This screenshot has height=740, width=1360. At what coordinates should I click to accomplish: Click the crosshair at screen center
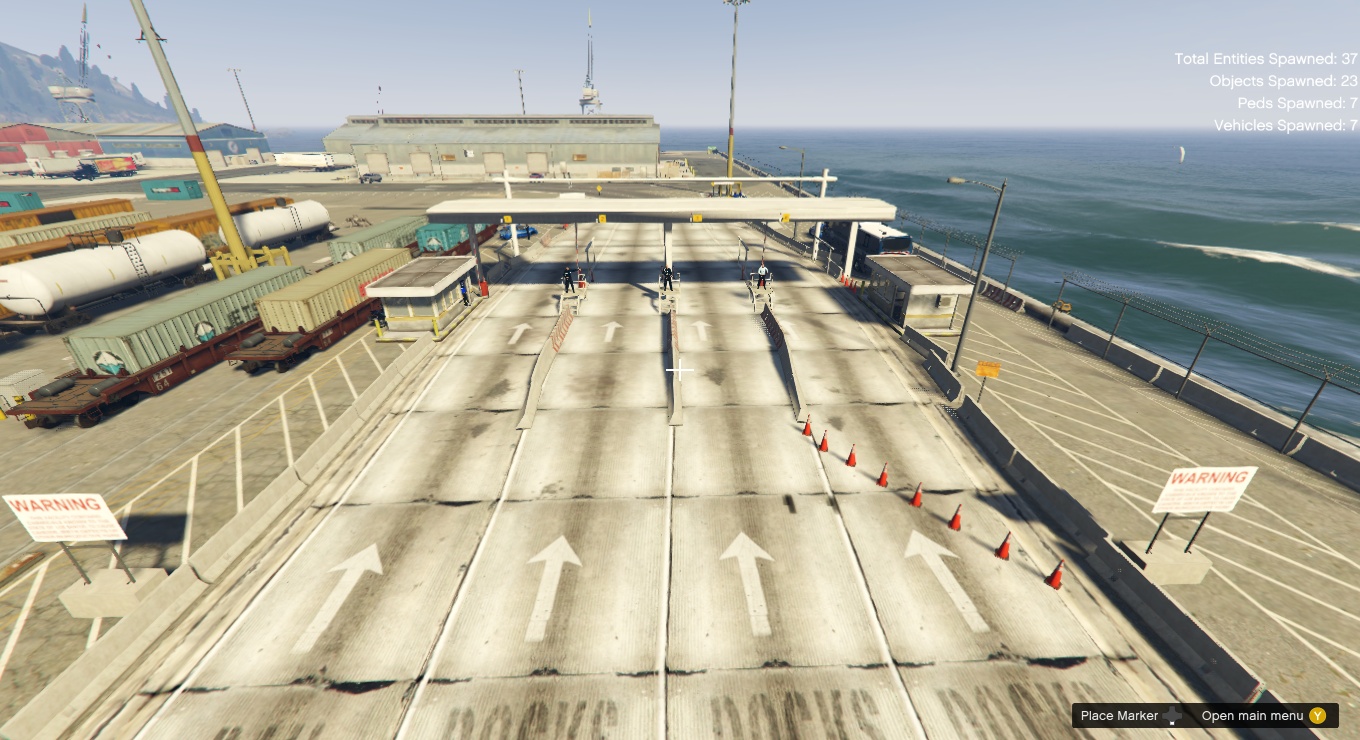680,370
